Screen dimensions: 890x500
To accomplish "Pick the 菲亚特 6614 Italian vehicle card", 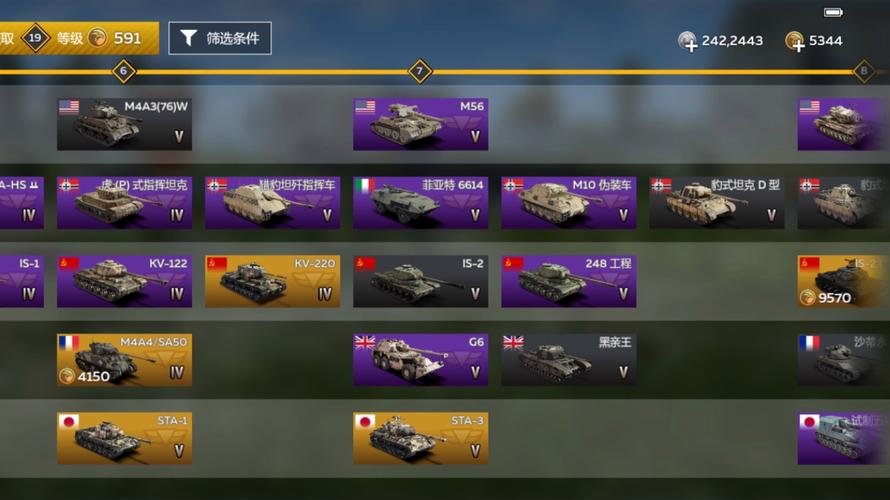I will coord(420,203).
